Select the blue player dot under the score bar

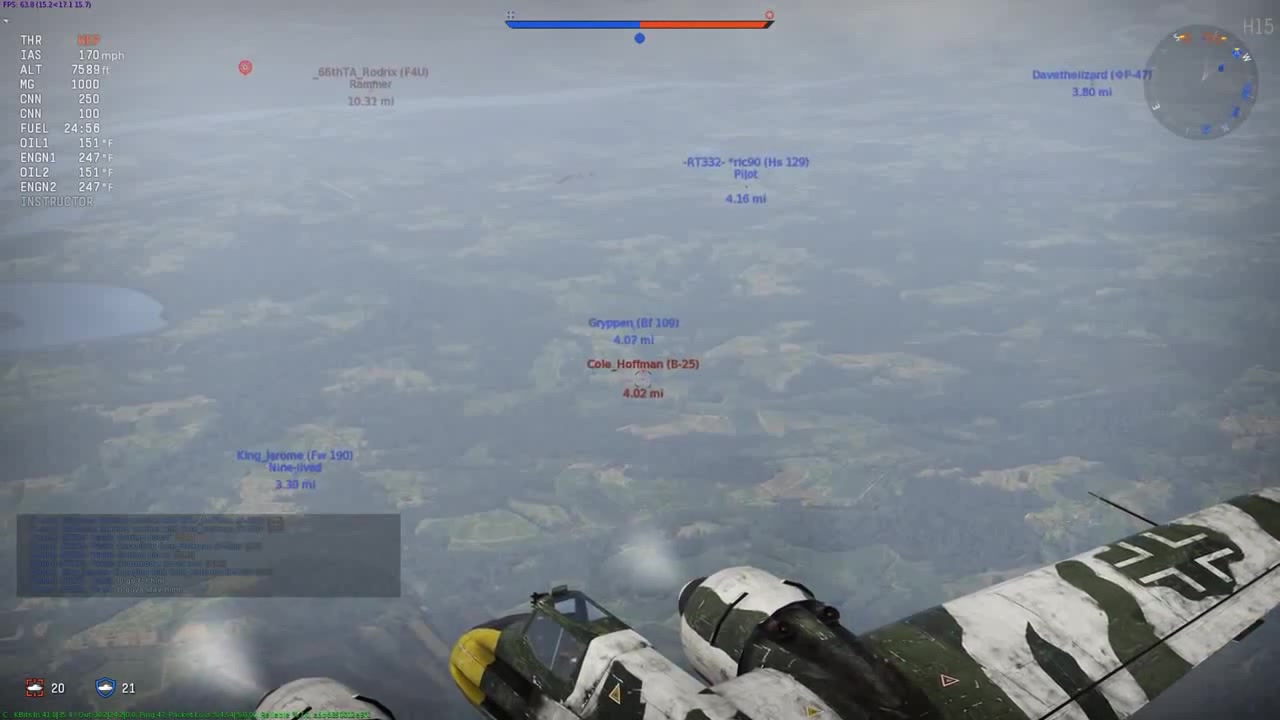coord(640,38)
